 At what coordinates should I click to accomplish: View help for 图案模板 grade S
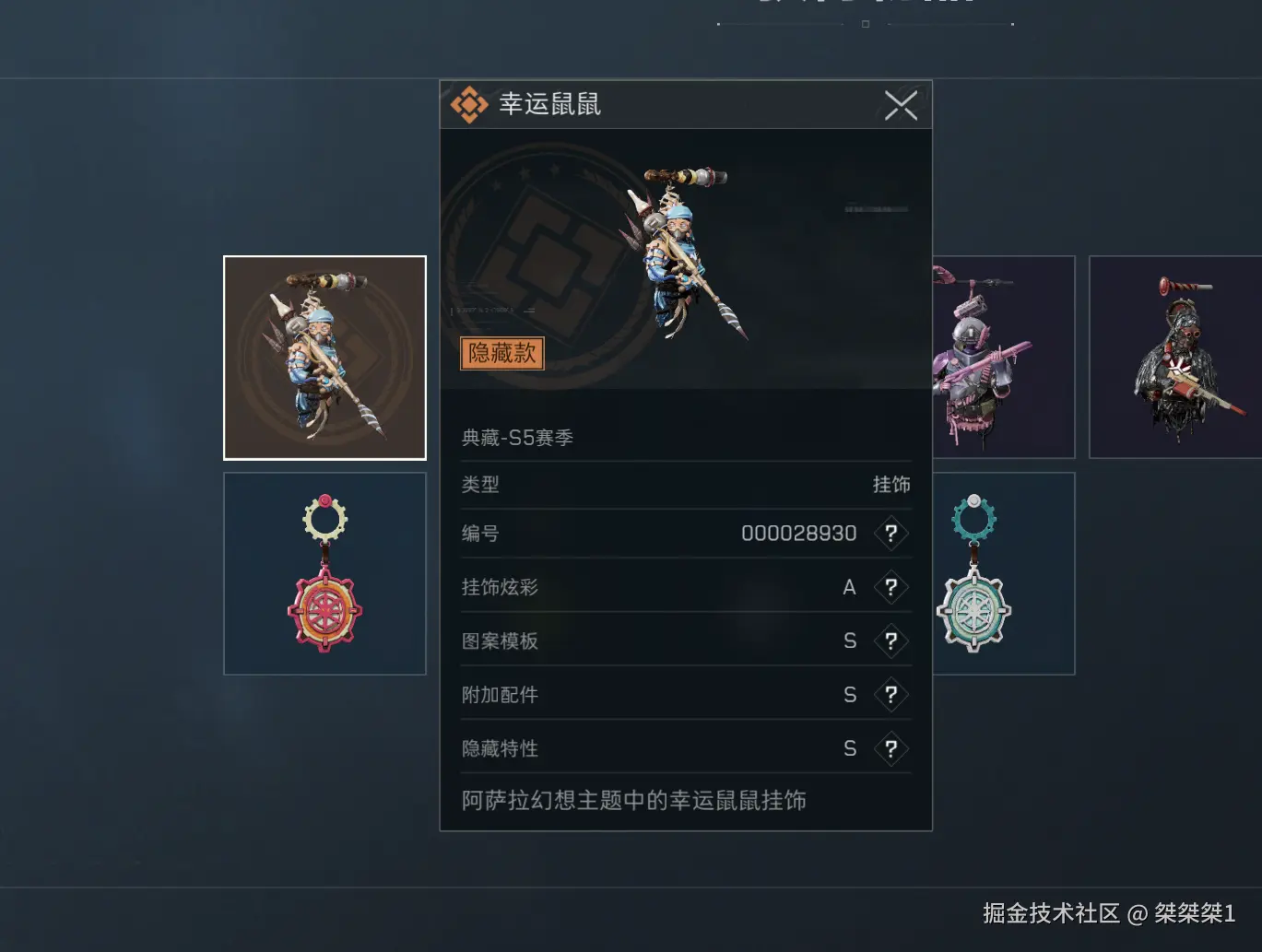click(890, 641)
